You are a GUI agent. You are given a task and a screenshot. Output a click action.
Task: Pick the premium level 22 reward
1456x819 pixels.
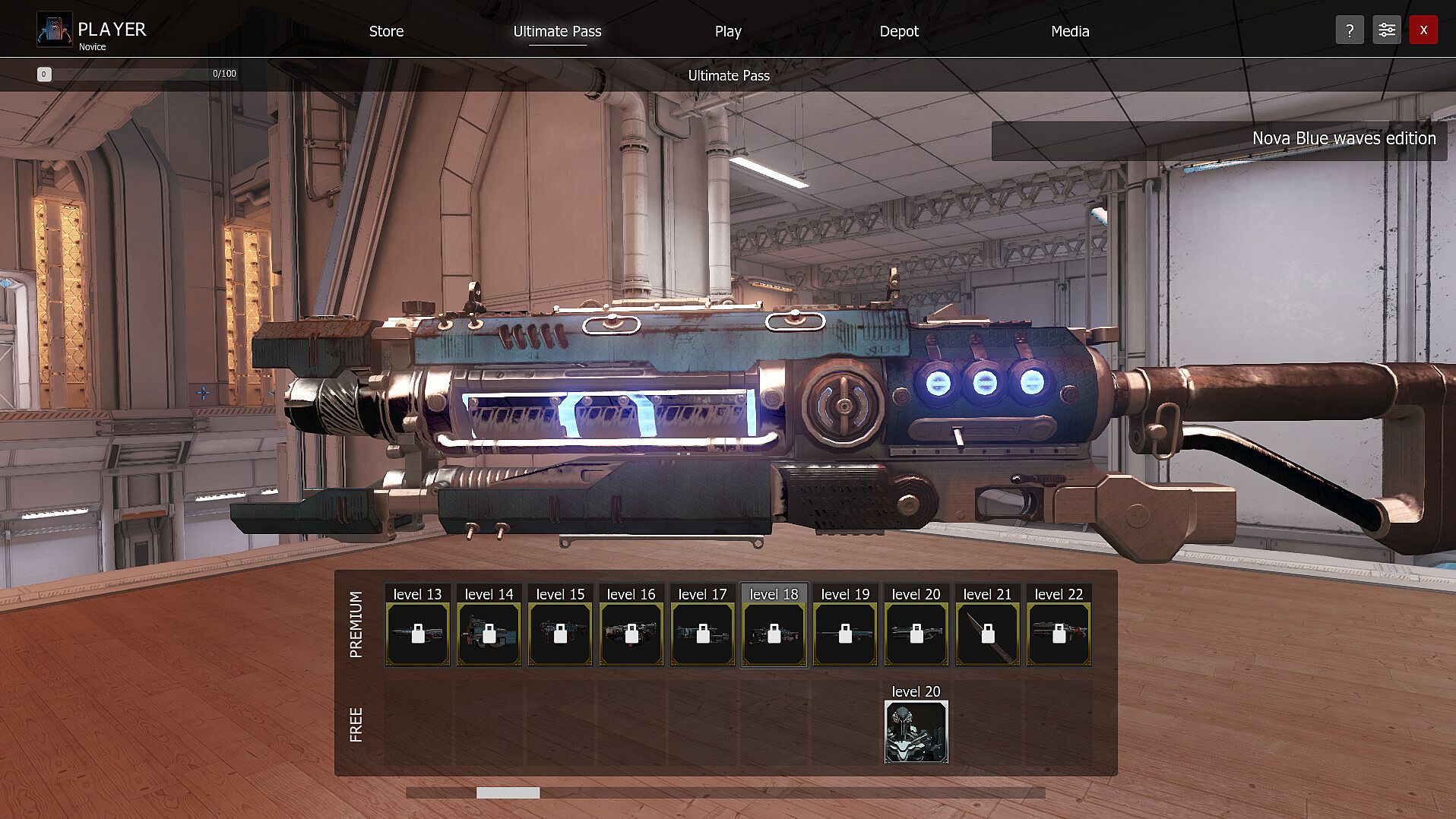coord(1059,634)
